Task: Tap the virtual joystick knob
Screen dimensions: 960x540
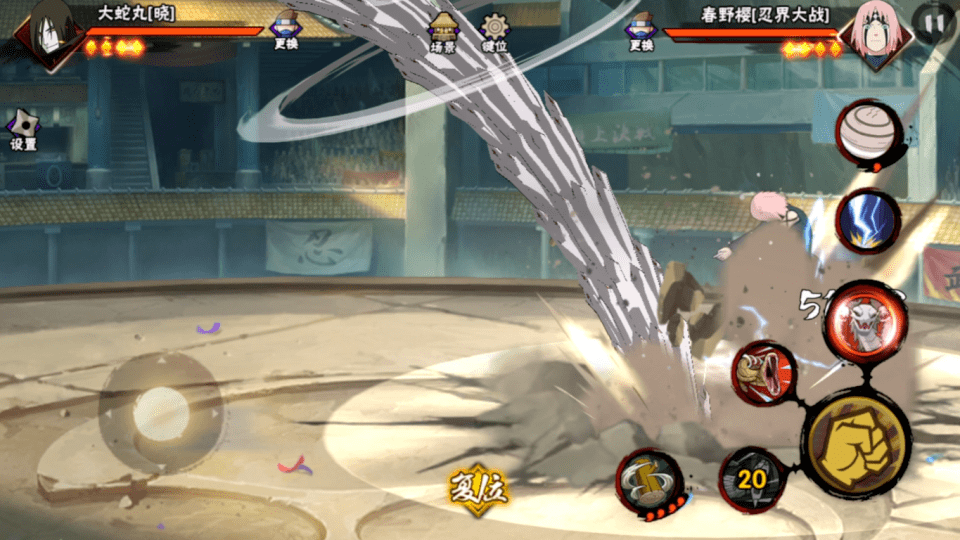Action: coord(161,412)
